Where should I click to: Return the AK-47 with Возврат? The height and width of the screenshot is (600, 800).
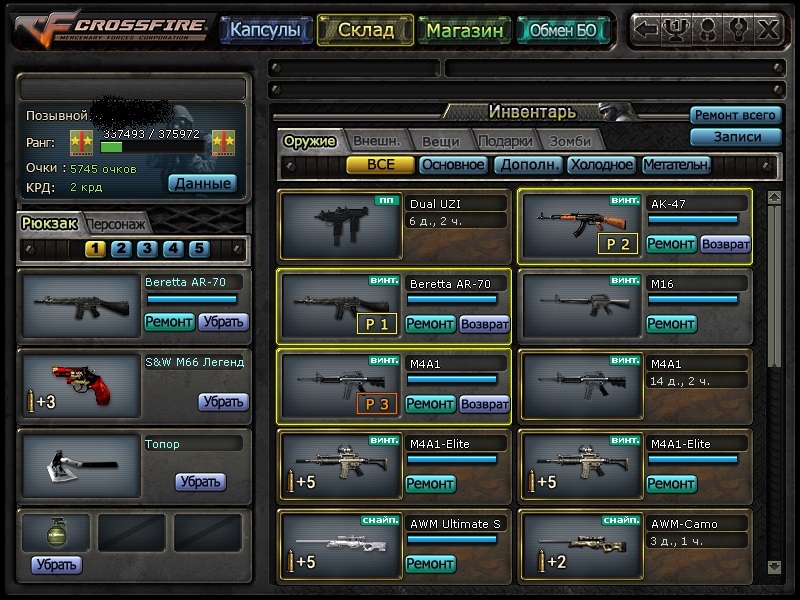point(725,243)
